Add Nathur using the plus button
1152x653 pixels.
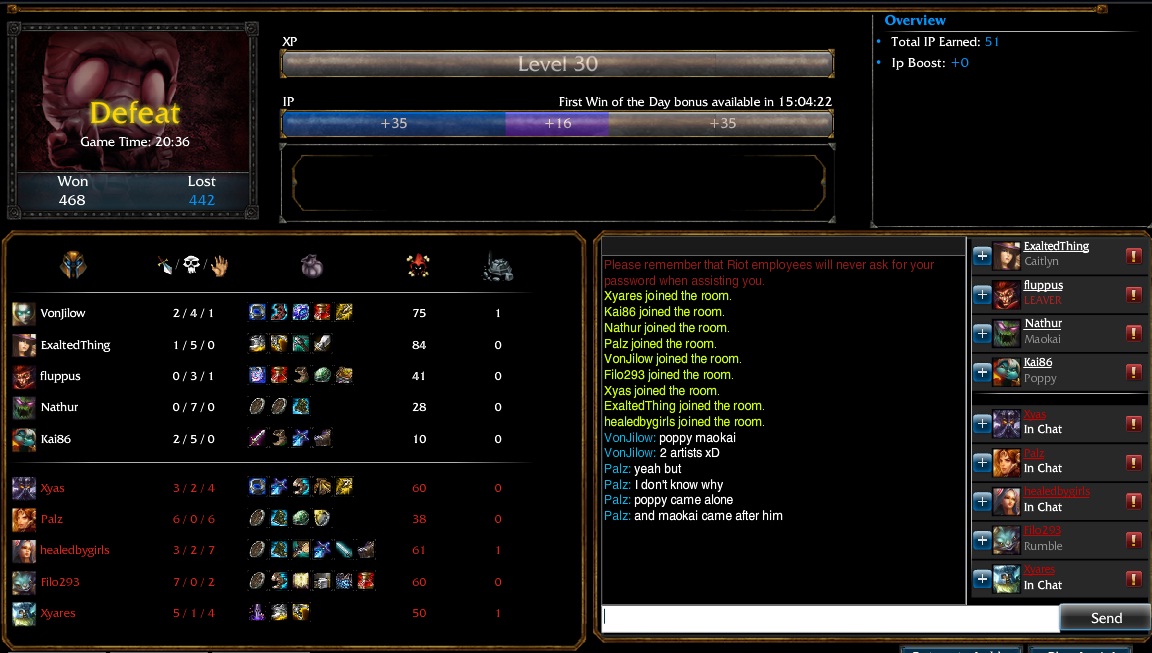click(x=982, y=333)
